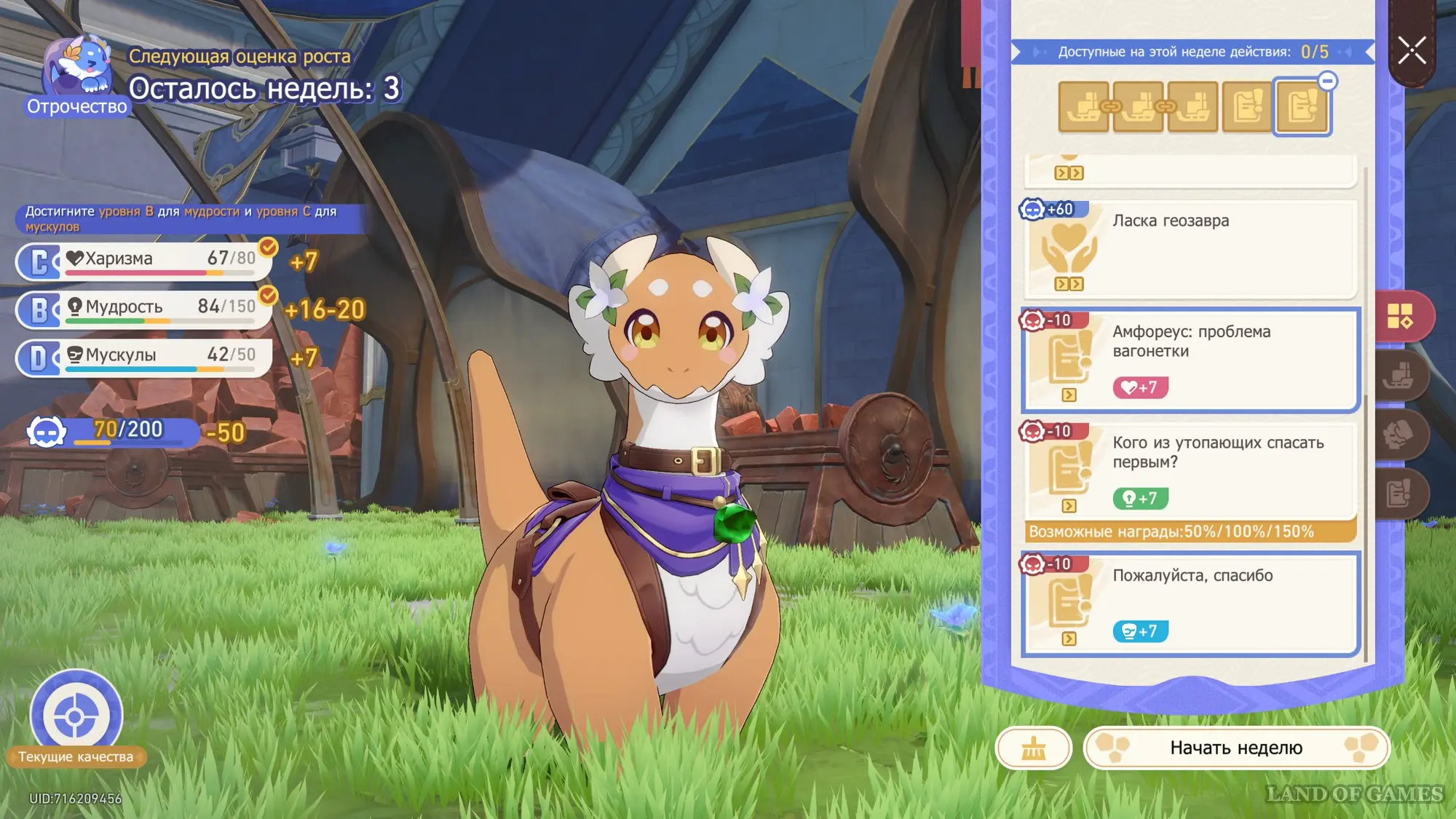The width and height of the screenshot is (1456, 819).
Task: Select the «Пожалуйста, спасибо» action card
Action: (1190, 604)
